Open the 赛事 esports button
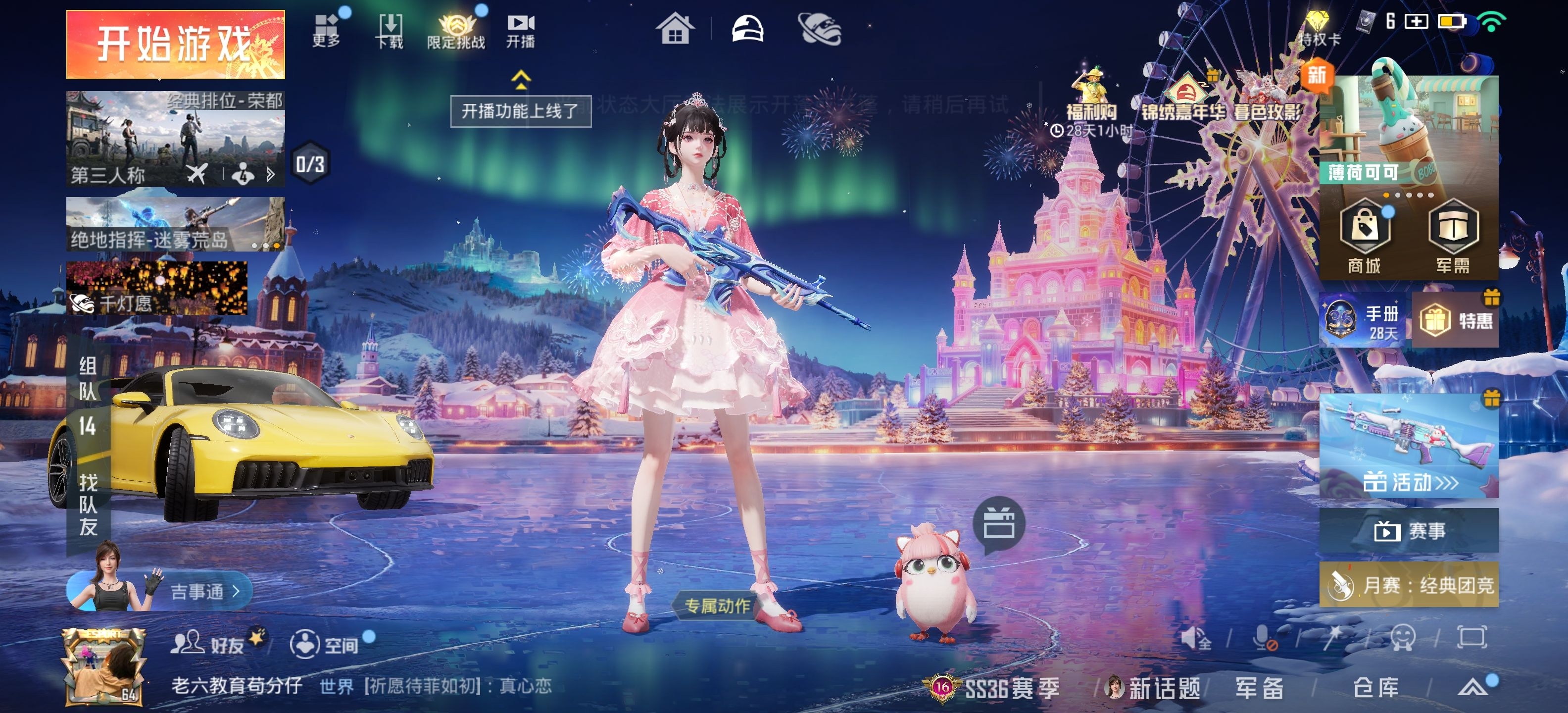 pyautogui.click(x=1409, y=531)
